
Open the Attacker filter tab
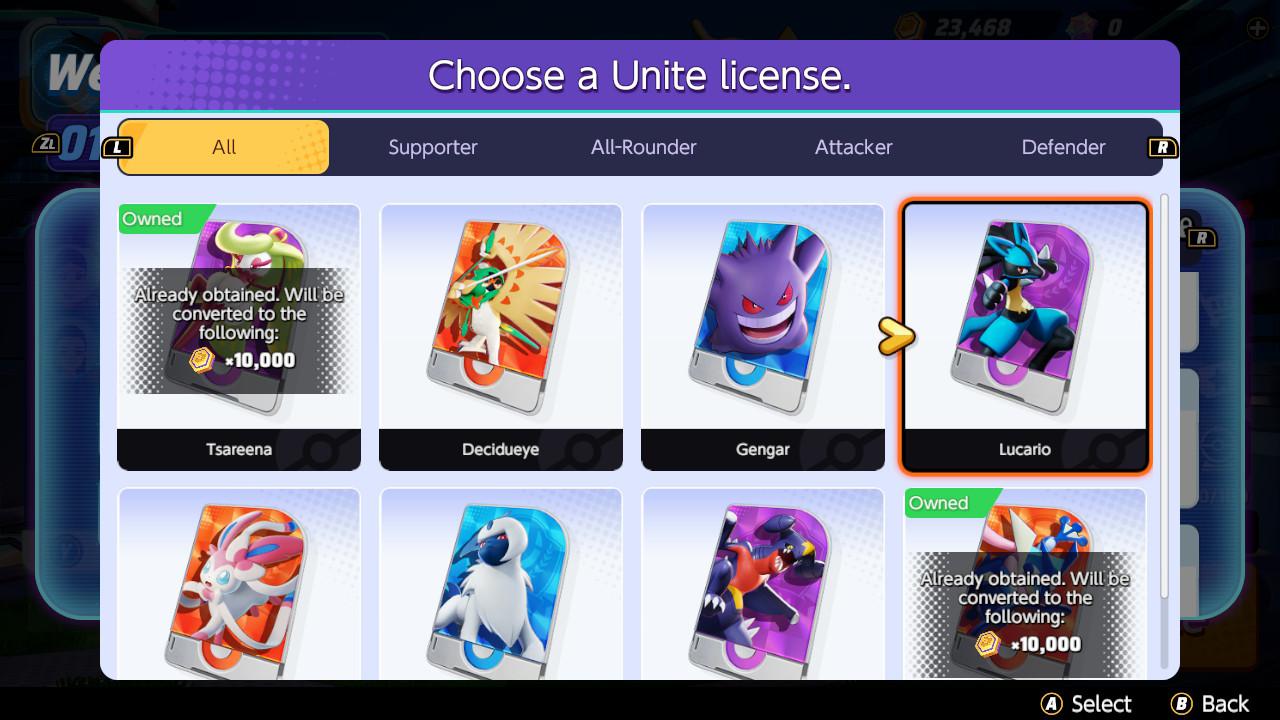coord(853,147)
